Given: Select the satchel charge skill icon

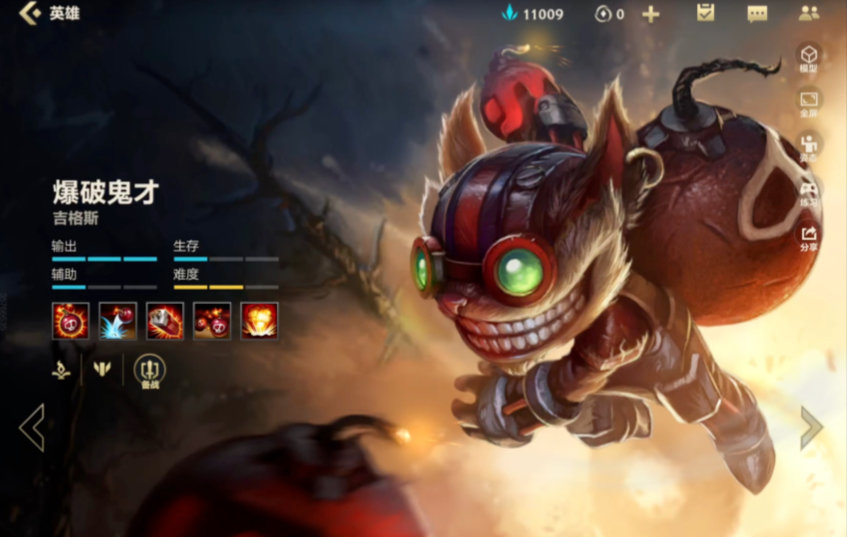Looking at the screenshot, I should coord(165,320).
